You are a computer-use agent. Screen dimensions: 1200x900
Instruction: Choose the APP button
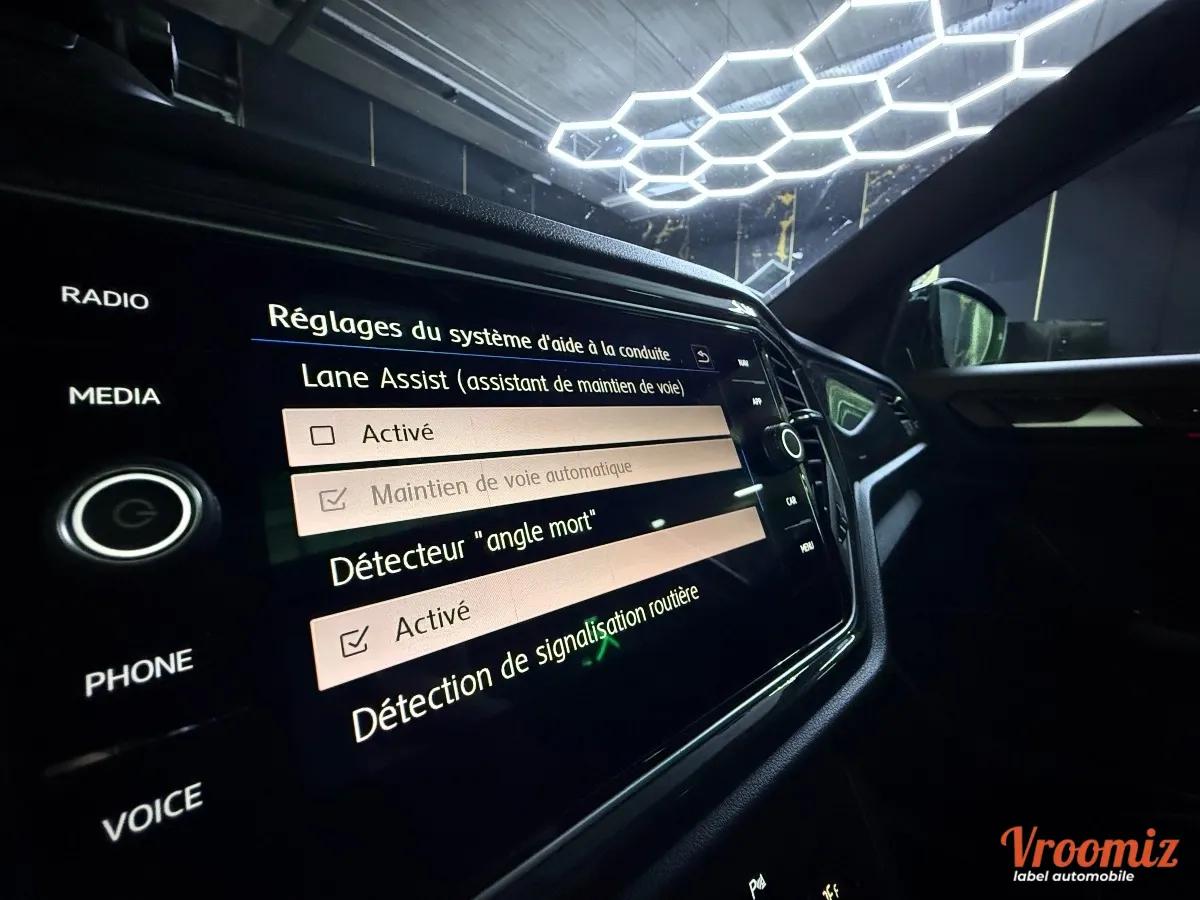[757, 400]
